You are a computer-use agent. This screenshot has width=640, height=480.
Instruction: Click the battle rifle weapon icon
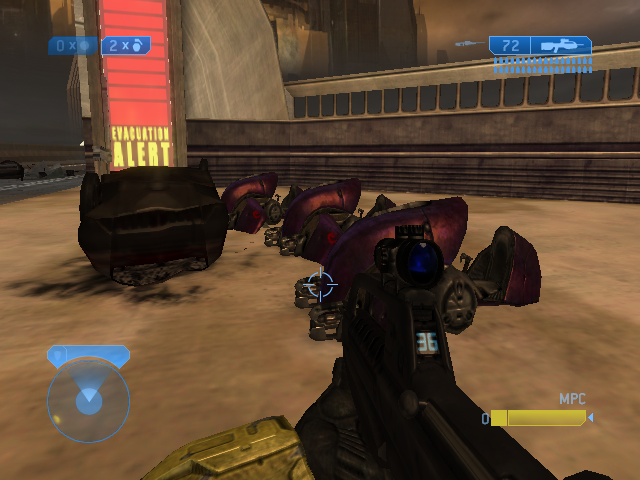[x=561, y=46]
